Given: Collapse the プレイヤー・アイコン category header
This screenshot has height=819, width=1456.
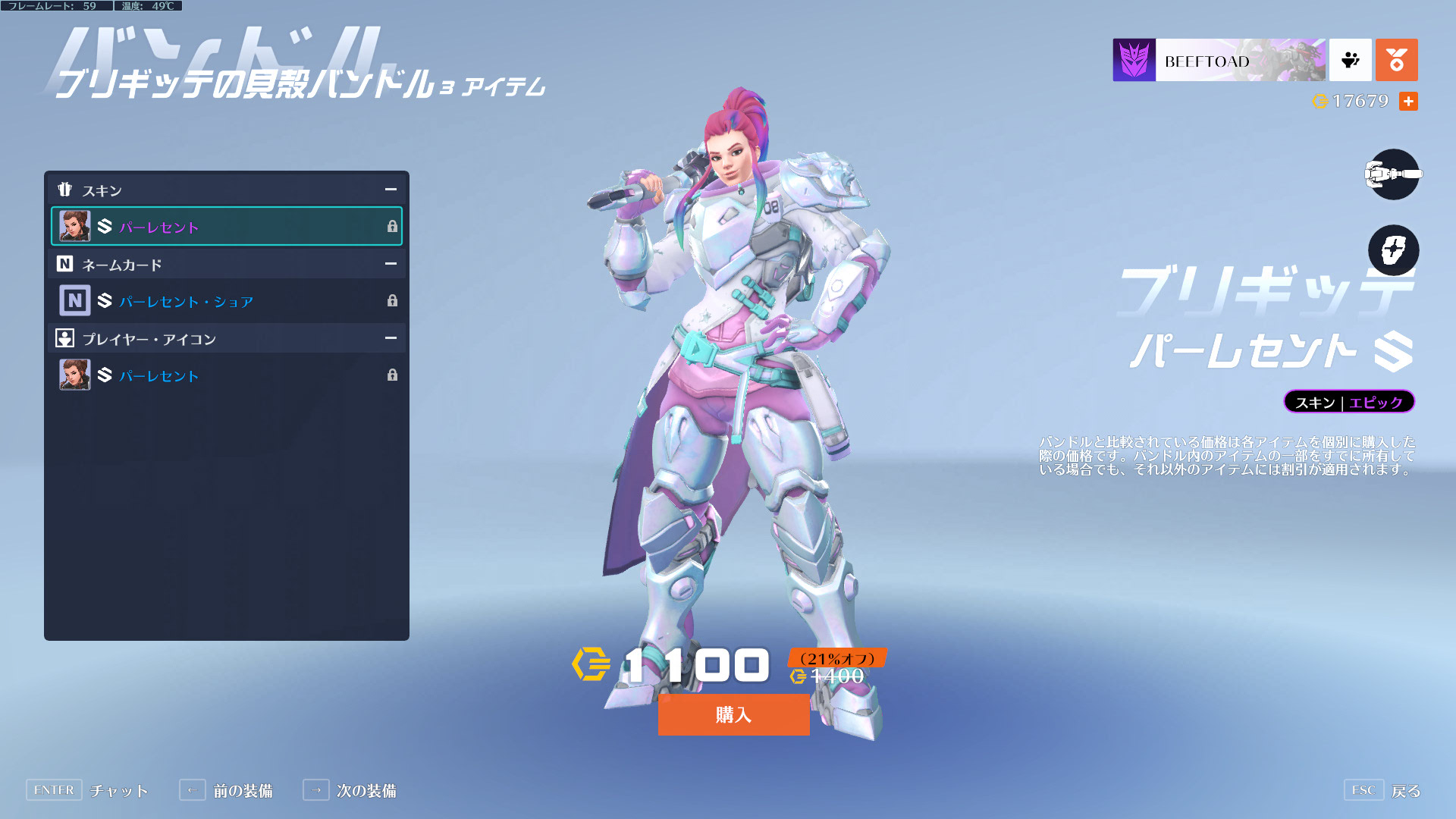Looking at the screenshot, I should (390, 338).
